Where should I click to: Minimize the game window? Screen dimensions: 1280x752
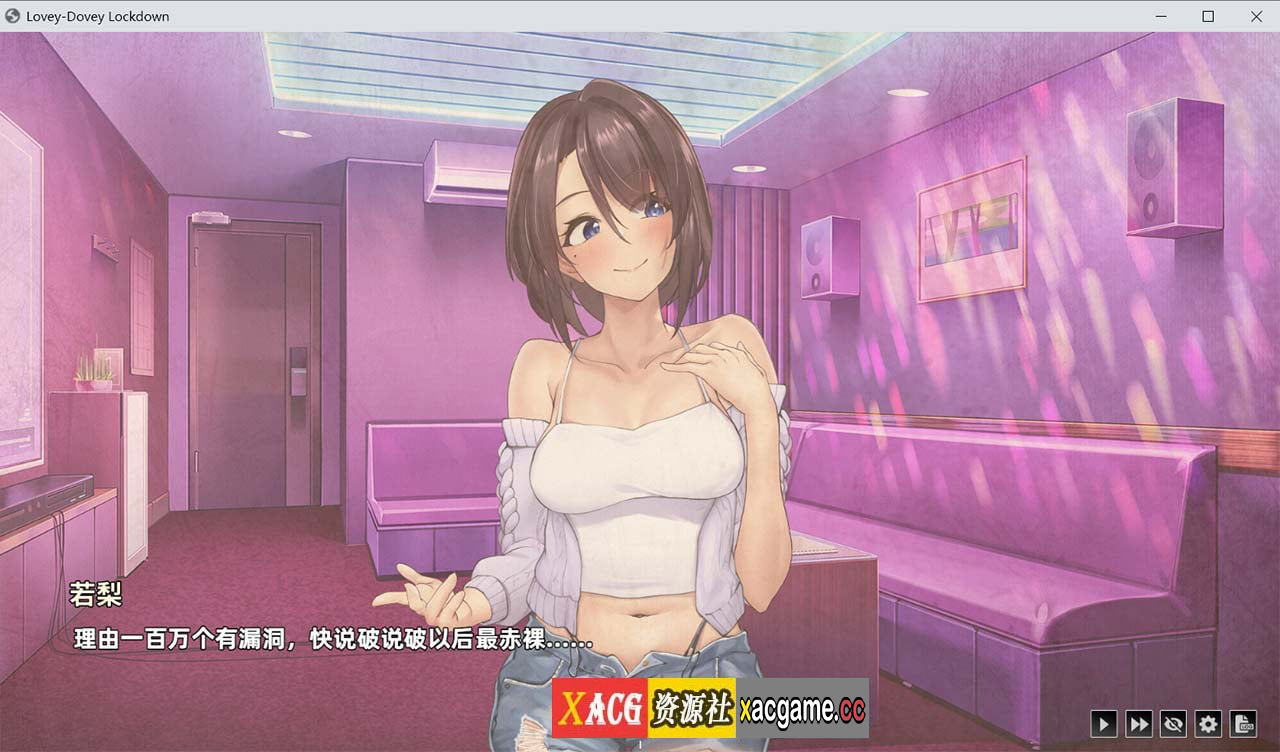[x=1162, y=16]
